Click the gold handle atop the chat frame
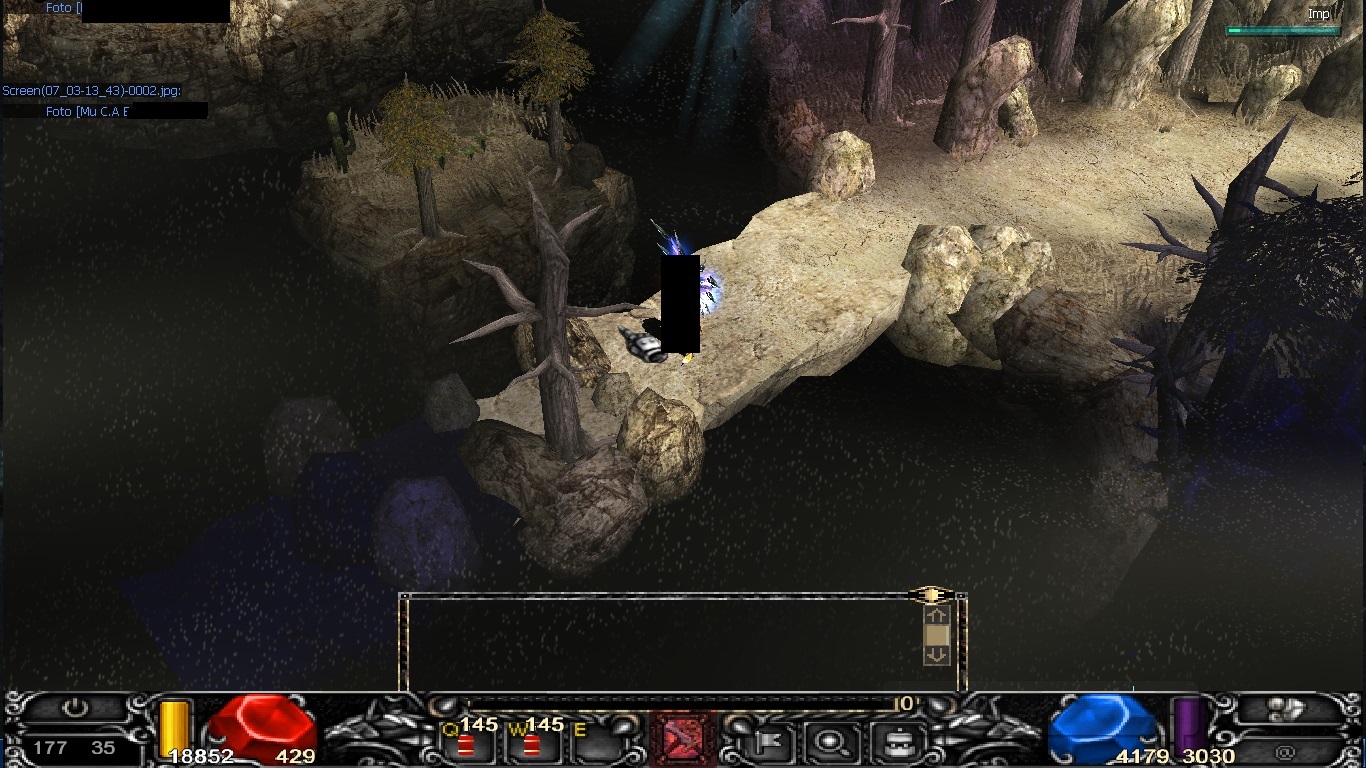The height and width of the screenshot is (768, 1366). (931, 595)
